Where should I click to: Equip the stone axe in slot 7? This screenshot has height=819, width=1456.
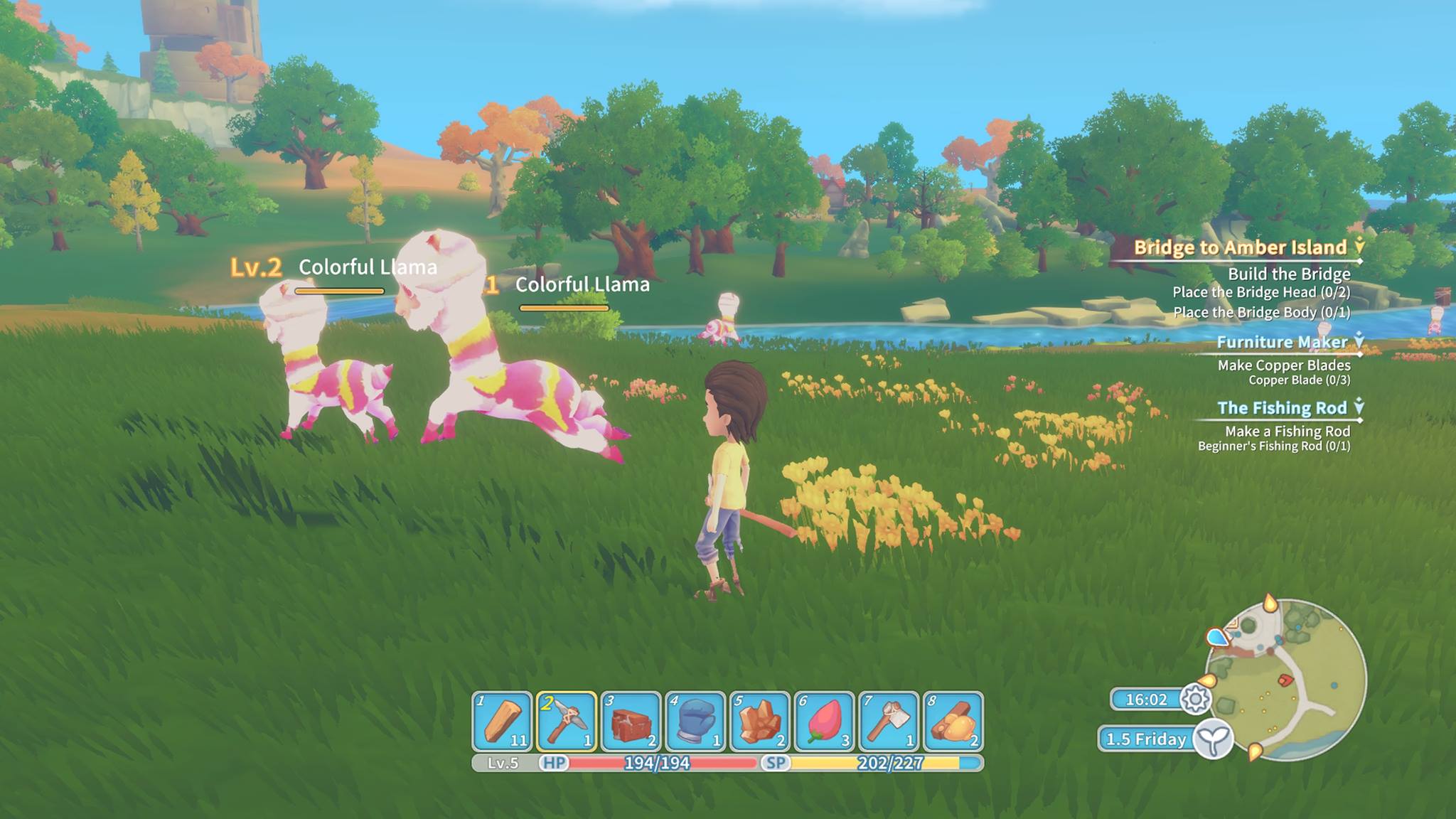coord(889,721)
